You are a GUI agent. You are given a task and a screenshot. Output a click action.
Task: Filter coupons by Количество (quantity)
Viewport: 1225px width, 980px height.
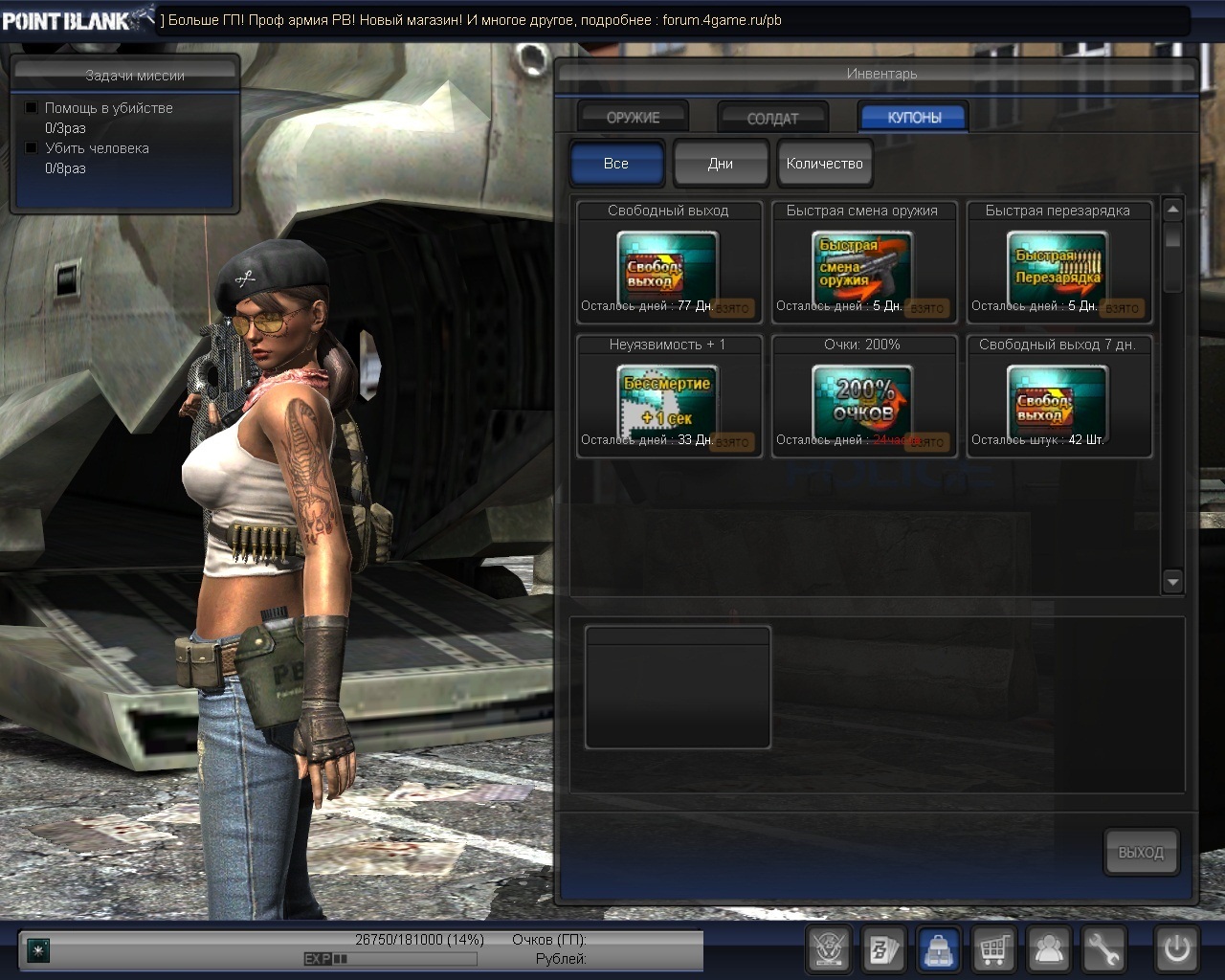click(824, 164)
